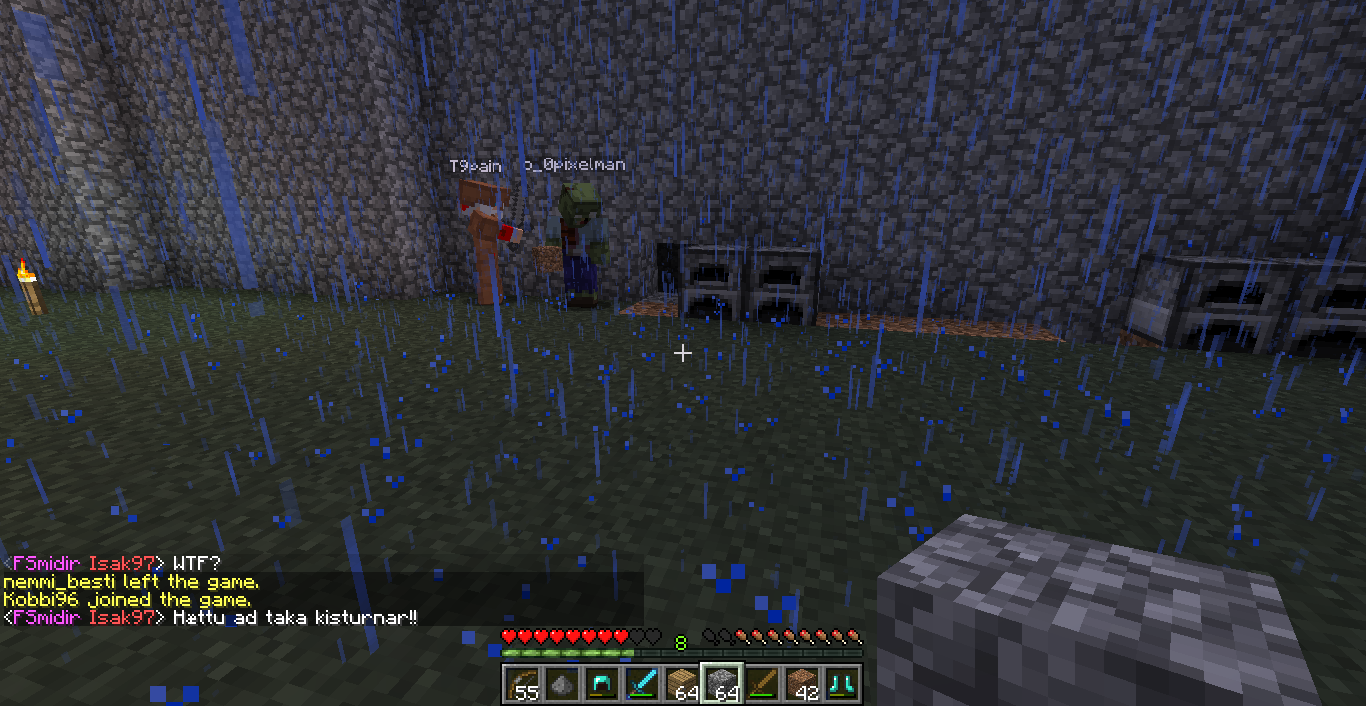Select the bow hotbar slot
The width and height of the screenshot is (1366, 706).
(x=521, y=684)
